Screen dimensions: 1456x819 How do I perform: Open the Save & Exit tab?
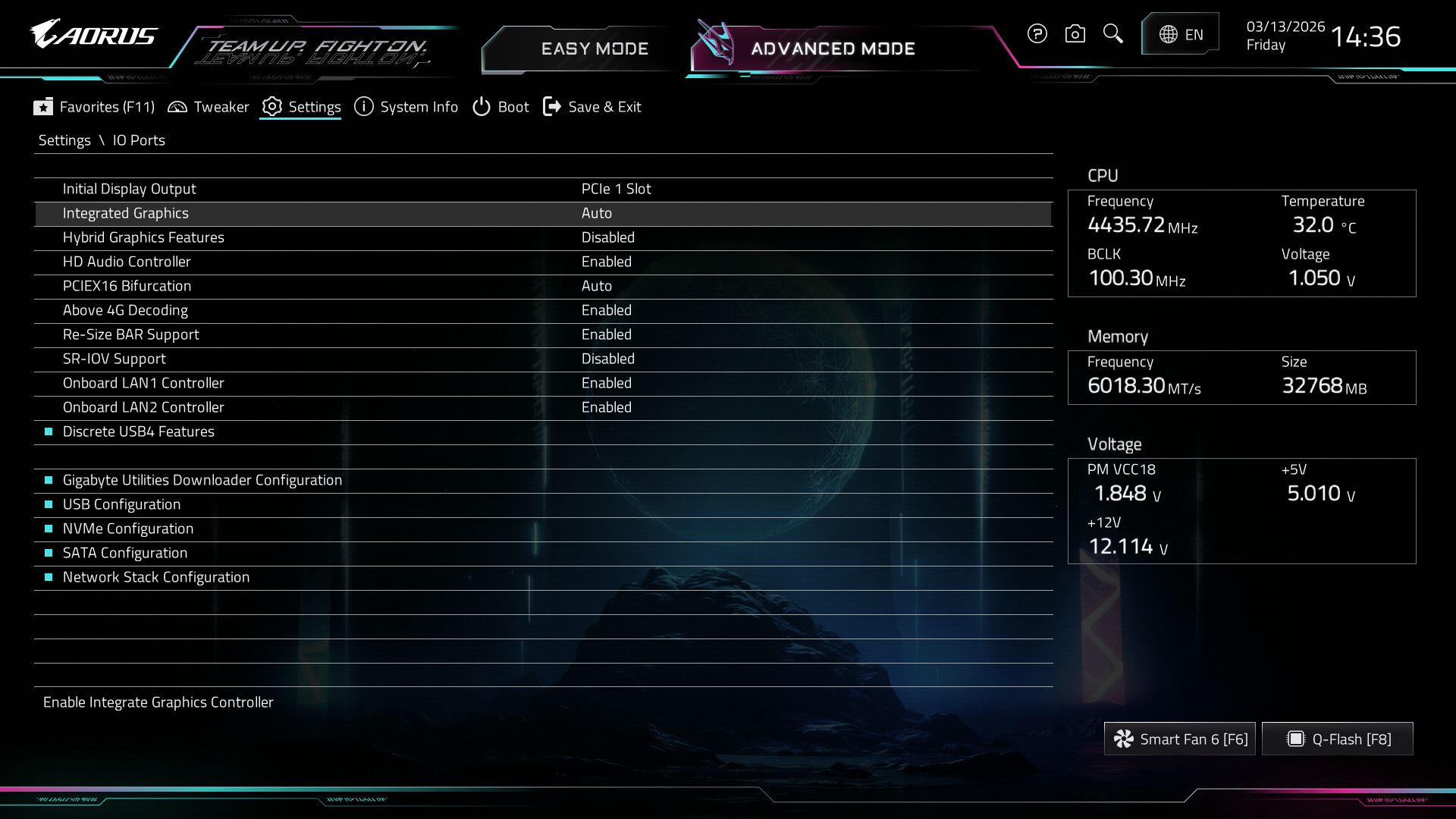click(592, 107)
